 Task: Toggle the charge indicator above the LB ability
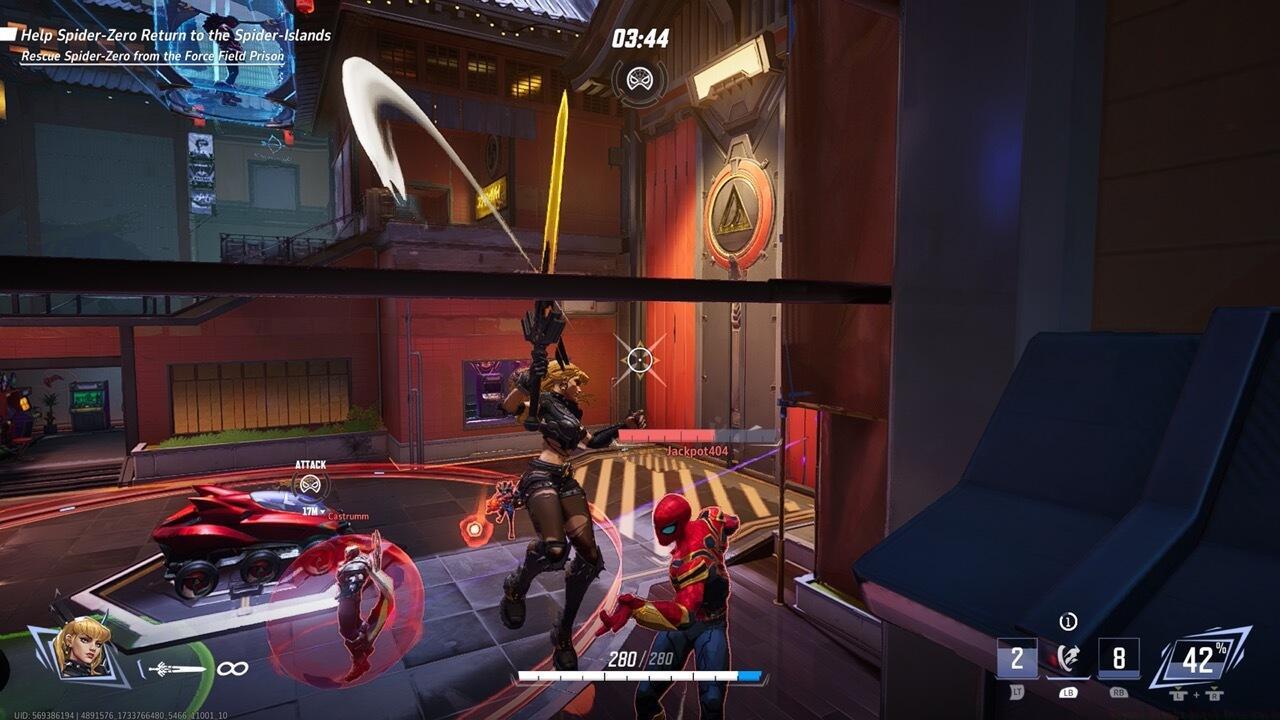pos(1069,622)
